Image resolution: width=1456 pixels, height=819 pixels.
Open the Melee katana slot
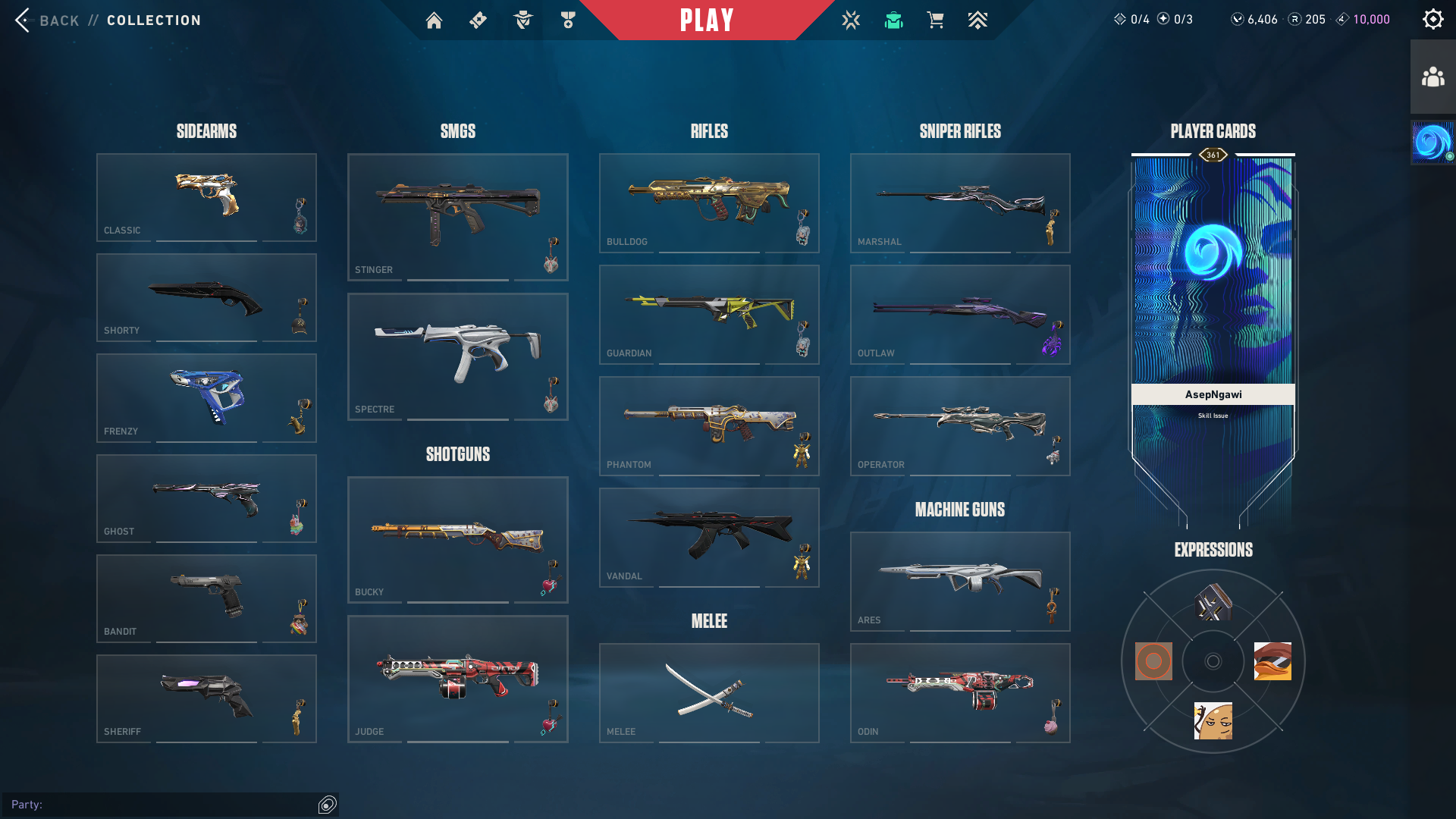click(708, 692)
